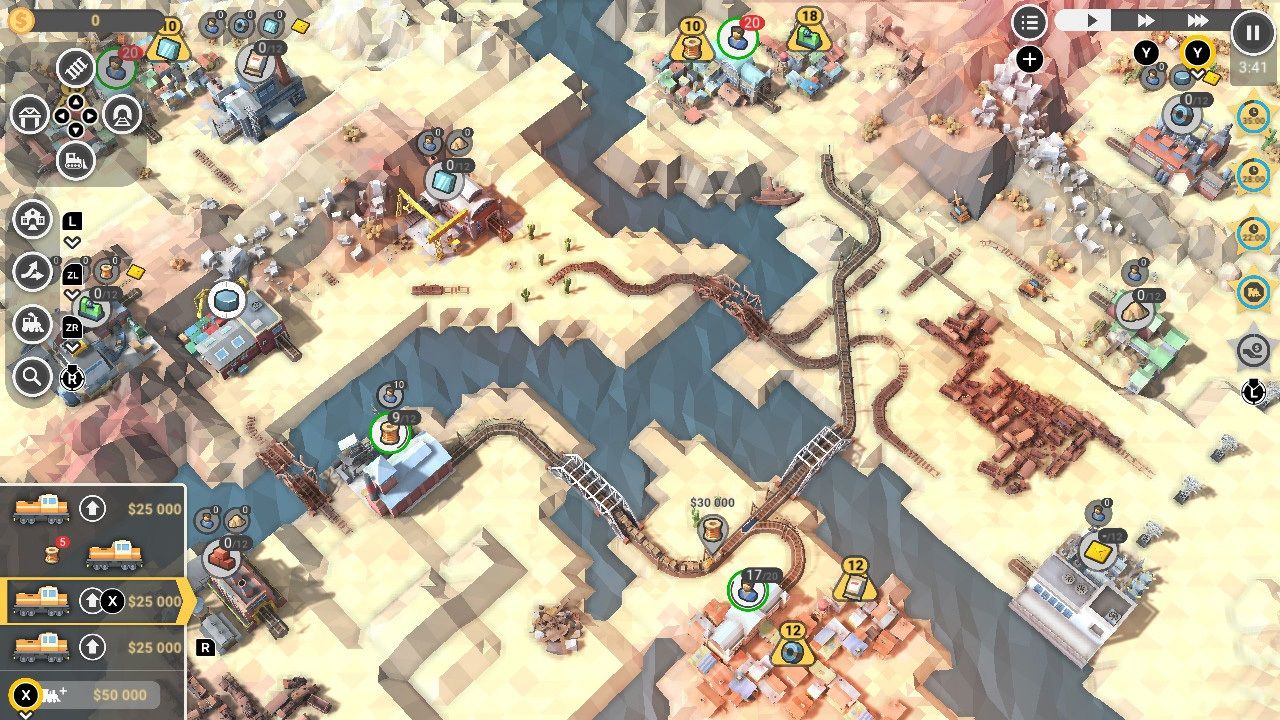Open the tunnel construction tool
The height and width of the screenshot is (720, 1280).
[x=123, y=115]
